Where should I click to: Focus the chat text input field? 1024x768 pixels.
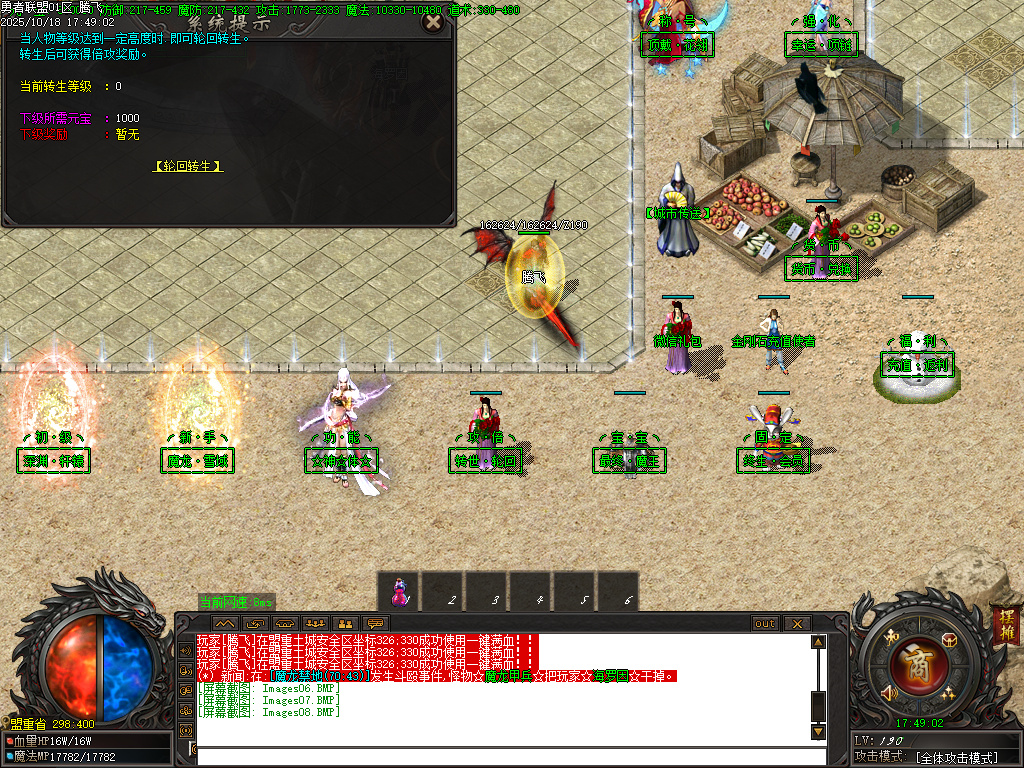coord(500,755)
